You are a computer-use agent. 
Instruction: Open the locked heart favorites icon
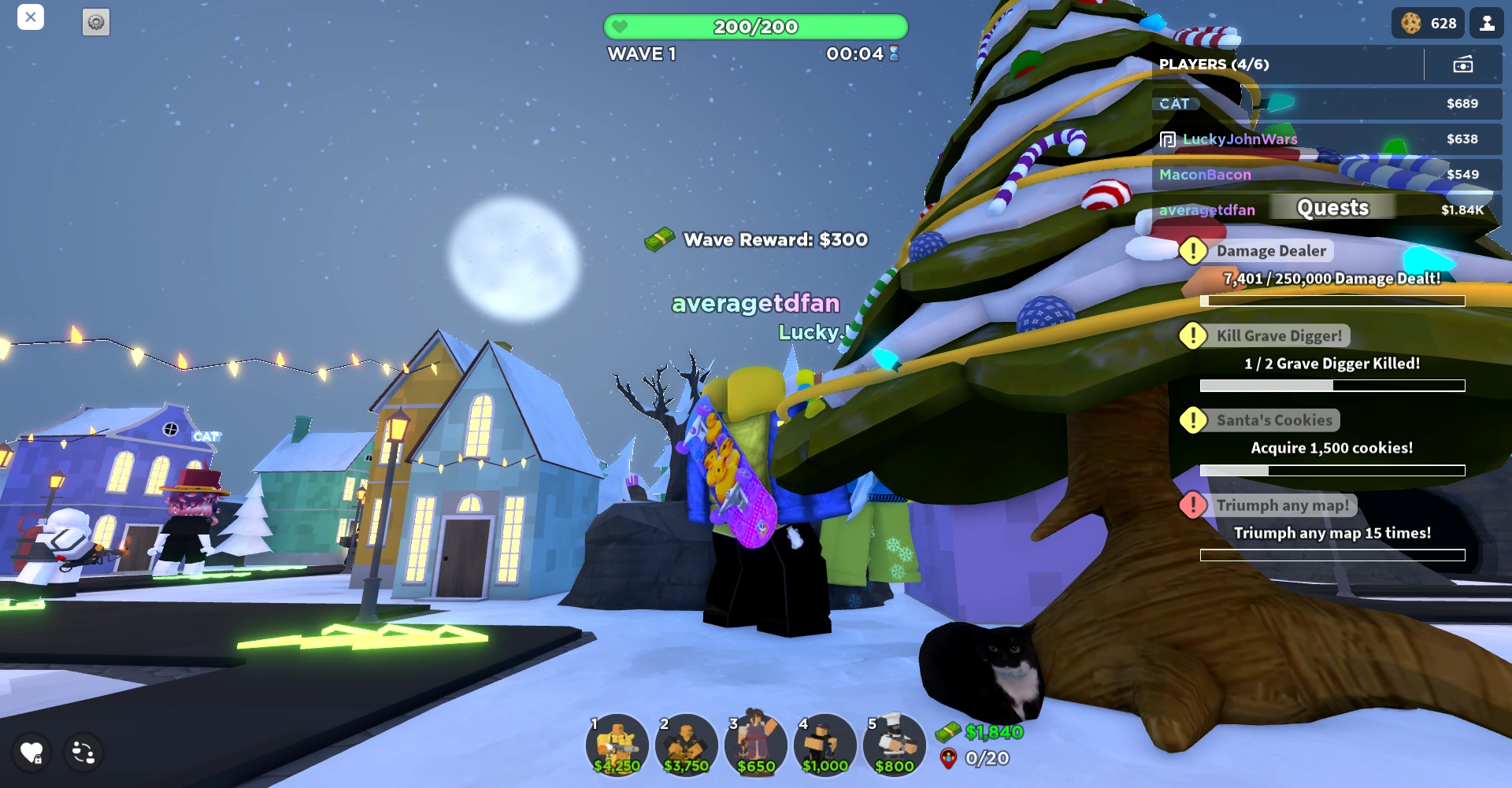pyautogui.click(x=31, y=753)
